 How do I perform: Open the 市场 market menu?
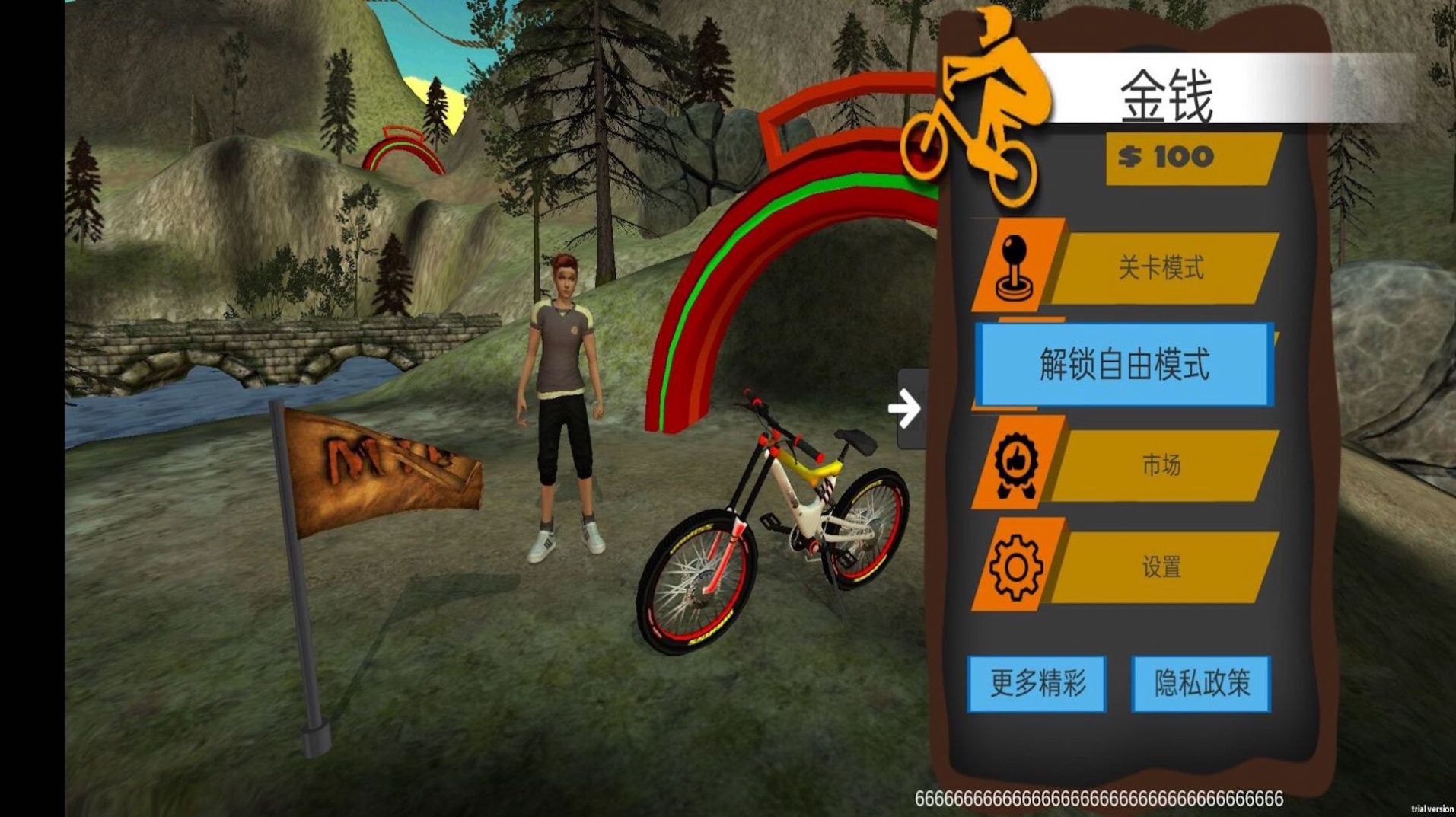pos(1161,465)
